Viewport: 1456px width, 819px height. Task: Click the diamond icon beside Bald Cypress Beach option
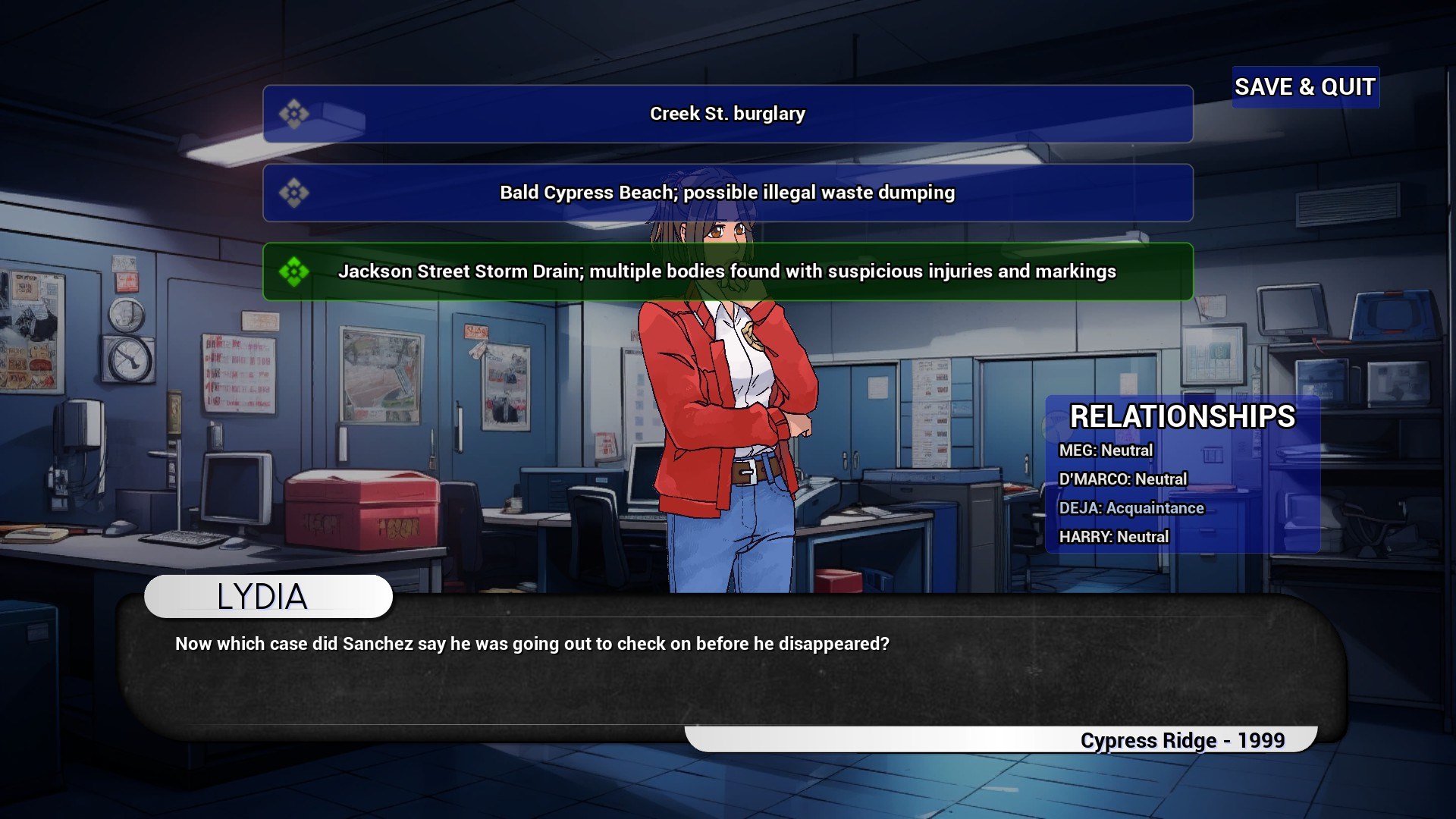pos(296,193)
